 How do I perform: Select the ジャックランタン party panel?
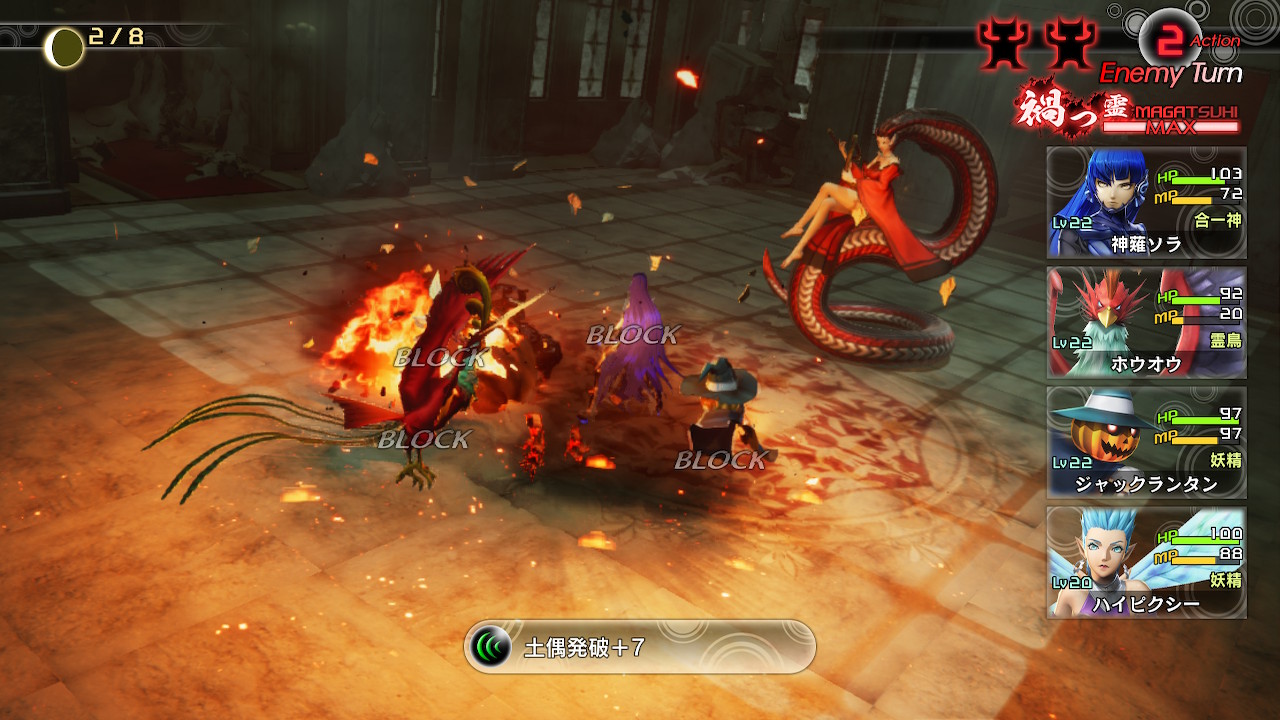pos(1146,442)
